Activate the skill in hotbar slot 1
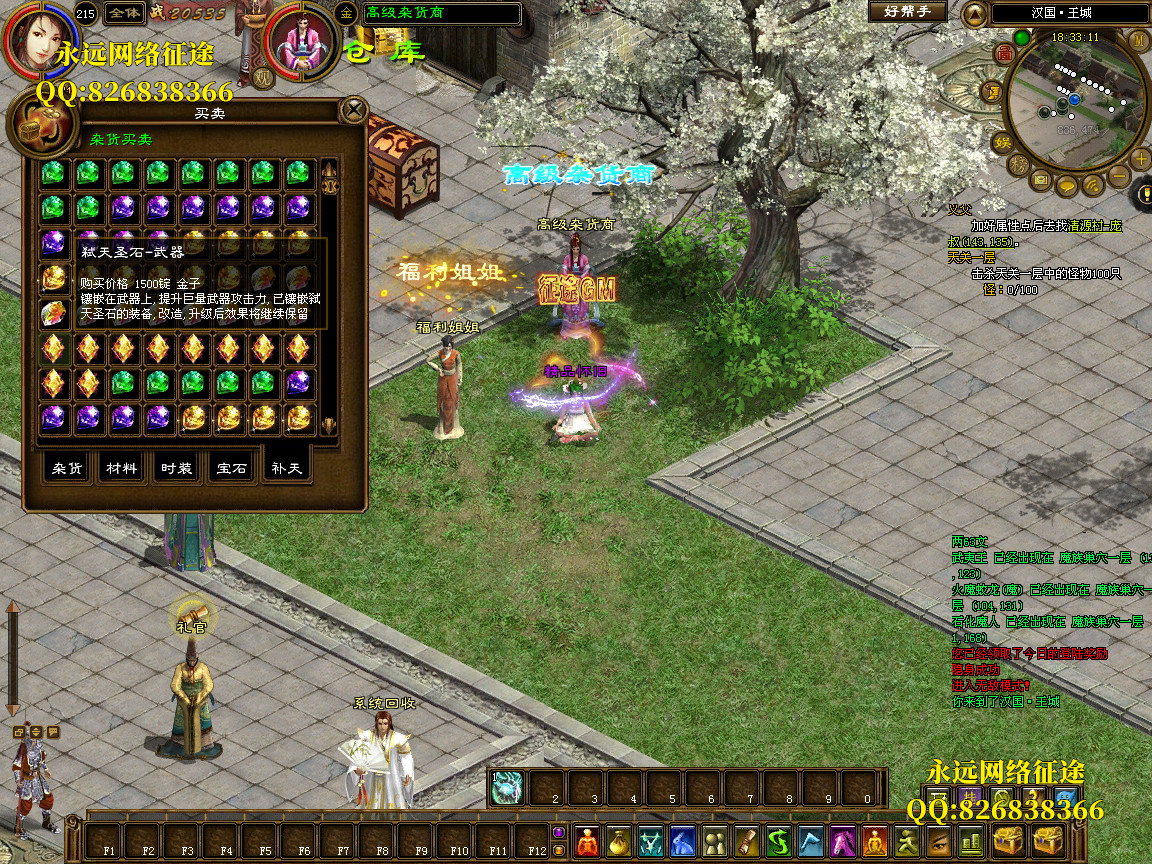Image resolution: width=1152 pixels, height=864 pixels. click(x=508, y=788)
